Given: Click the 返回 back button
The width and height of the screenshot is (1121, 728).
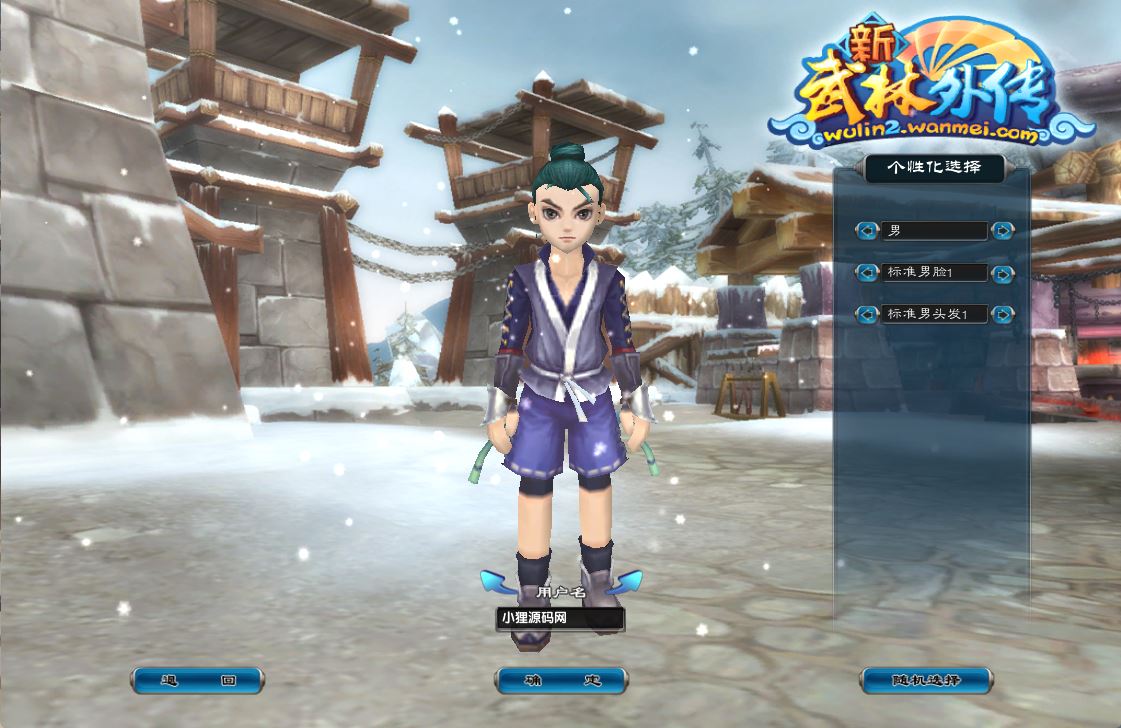Looking at the screenshot, I should tap(198, 681).
